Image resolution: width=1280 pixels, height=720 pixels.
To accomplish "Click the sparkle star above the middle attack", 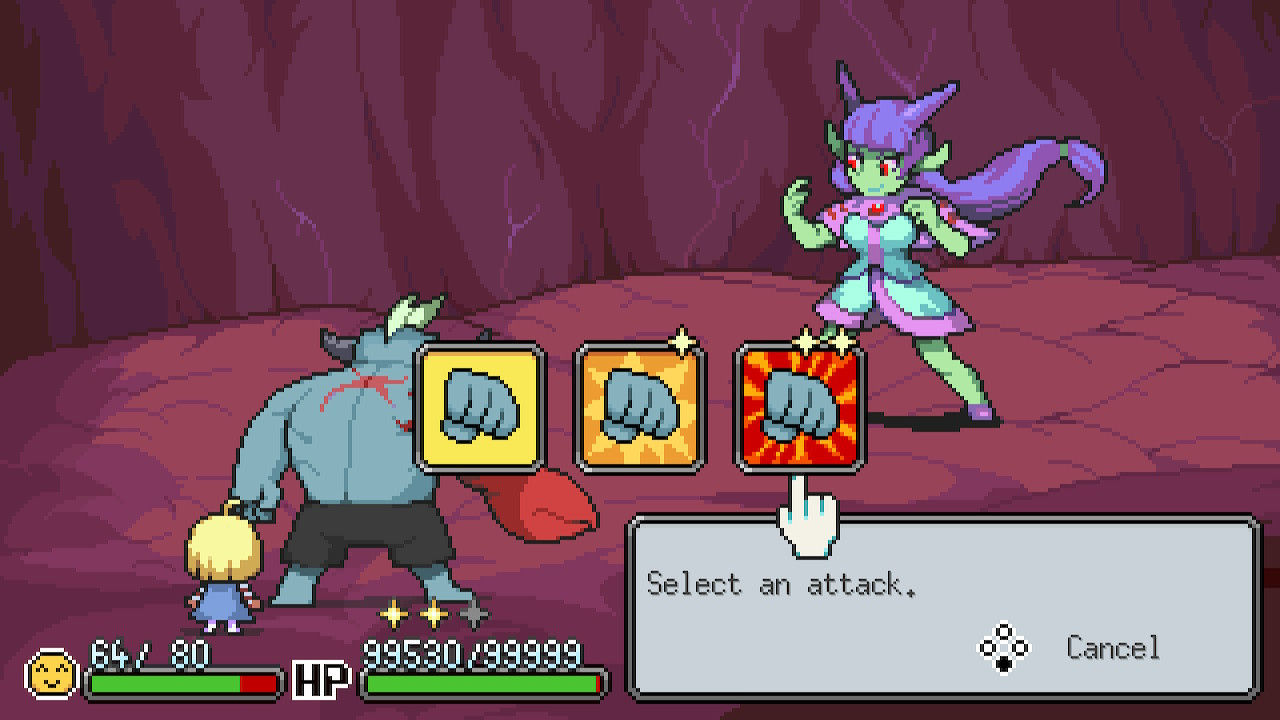I will [x=684, y=340].
